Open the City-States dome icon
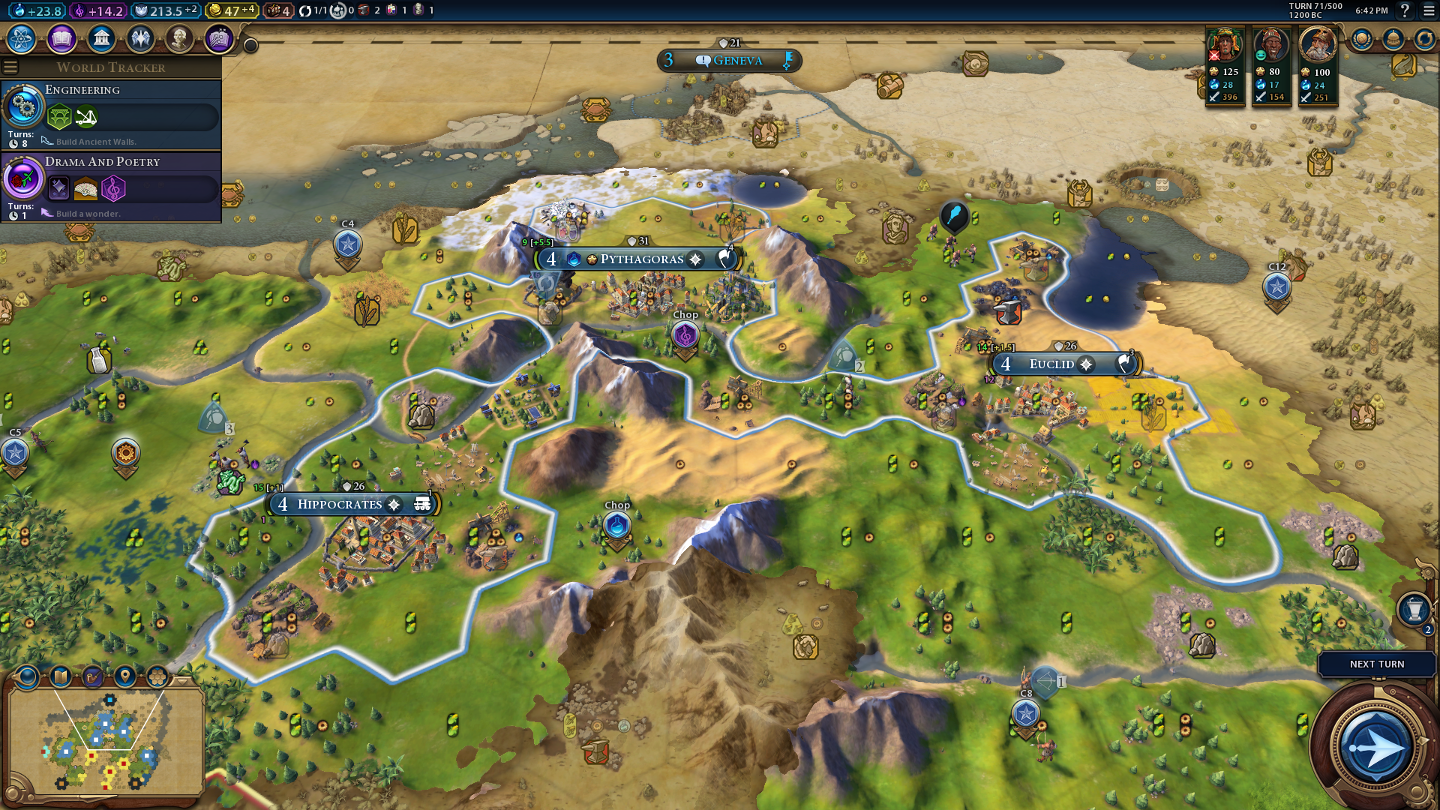This screenshot has width=1440, height=810. coord(1393,39)
